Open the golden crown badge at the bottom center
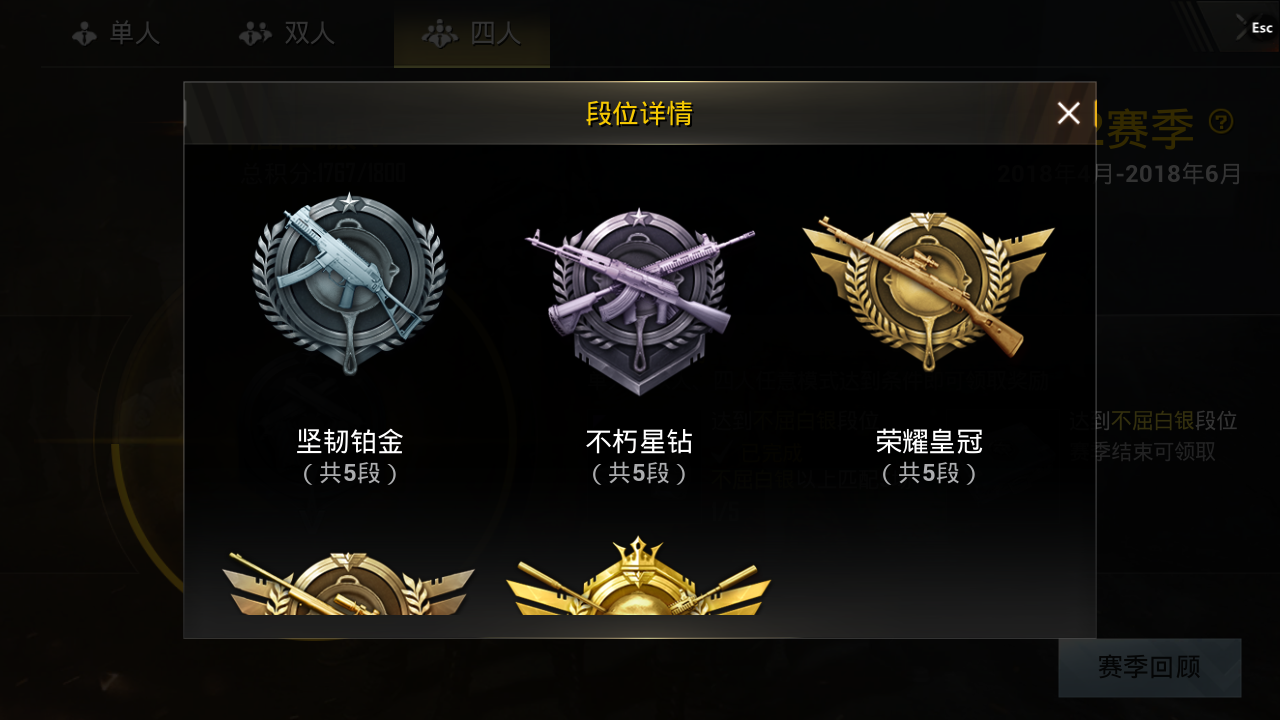The width and height of the screenshot is (1280, 720). 640,590
